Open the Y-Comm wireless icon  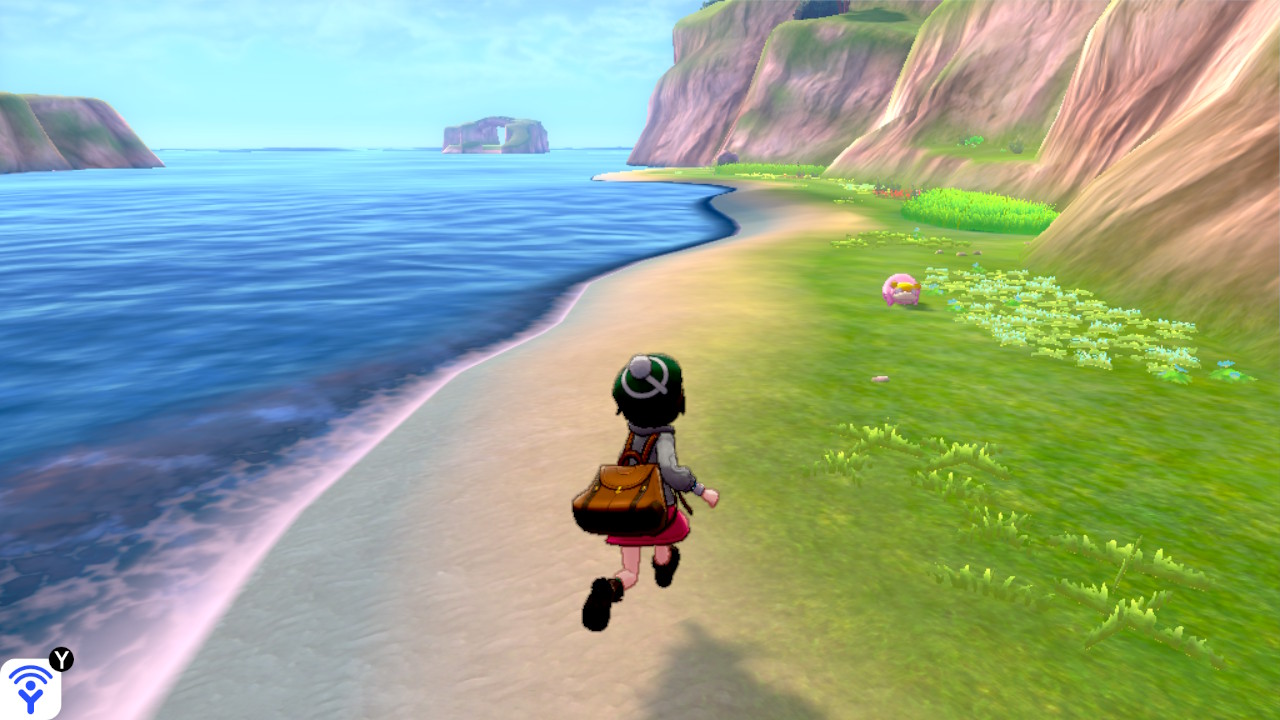(x=30, y=688)
